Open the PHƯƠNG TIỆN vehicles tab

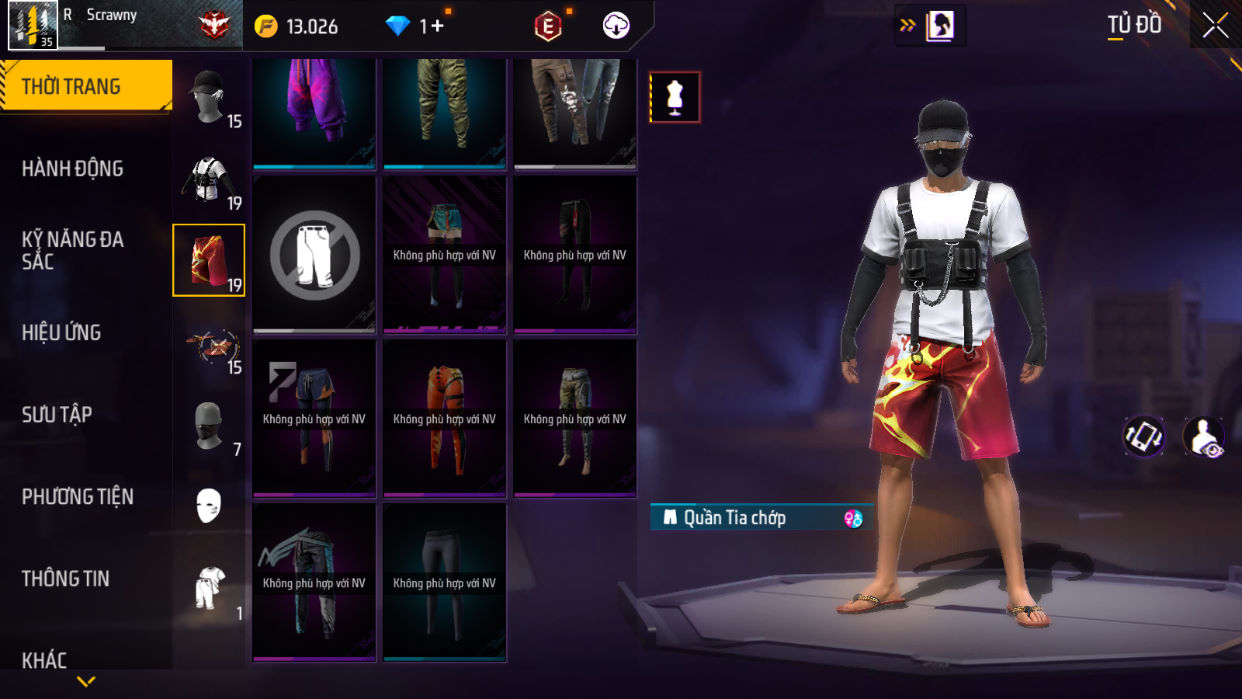click(77, 497)
